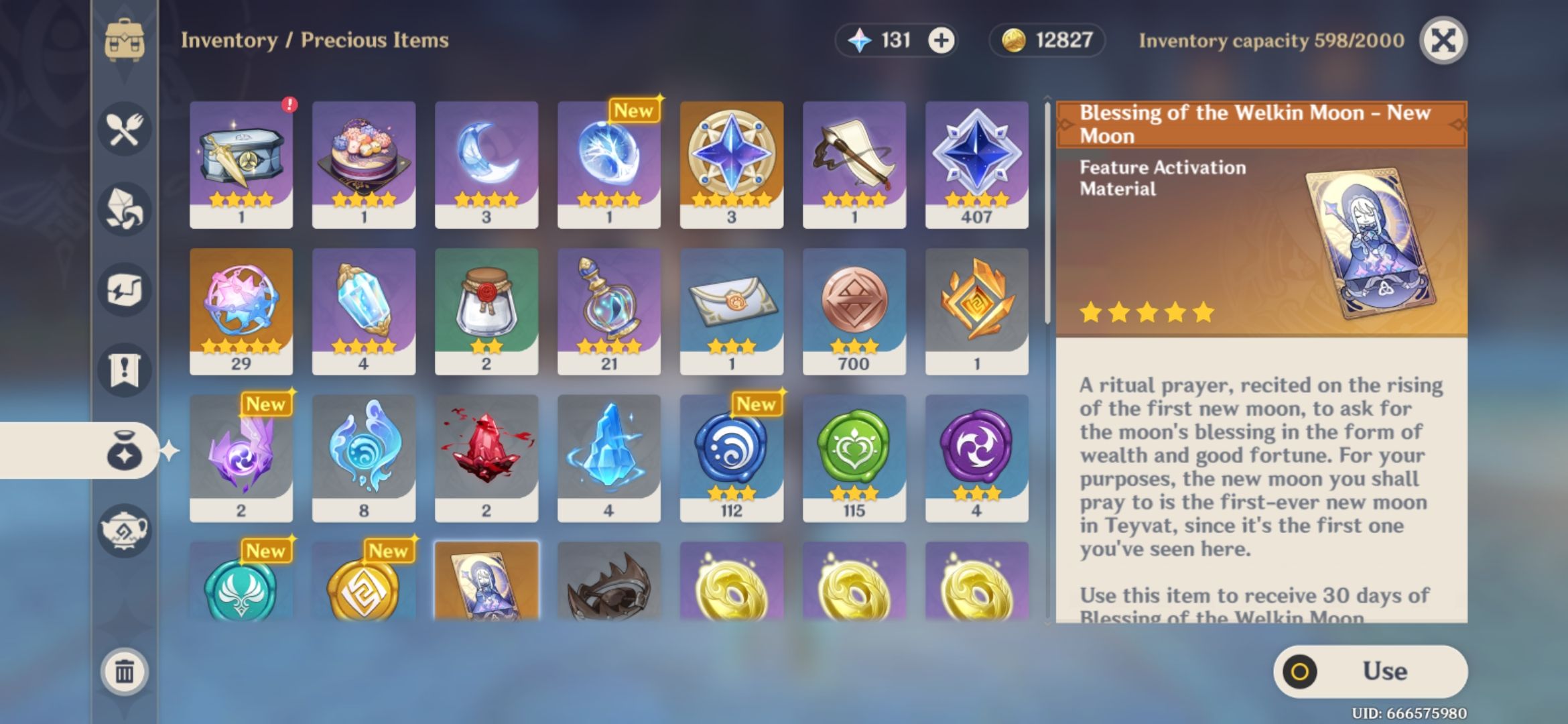
Task: Switch to the Precious Items breadcrumb label
Action: click(x=375, y=40)
